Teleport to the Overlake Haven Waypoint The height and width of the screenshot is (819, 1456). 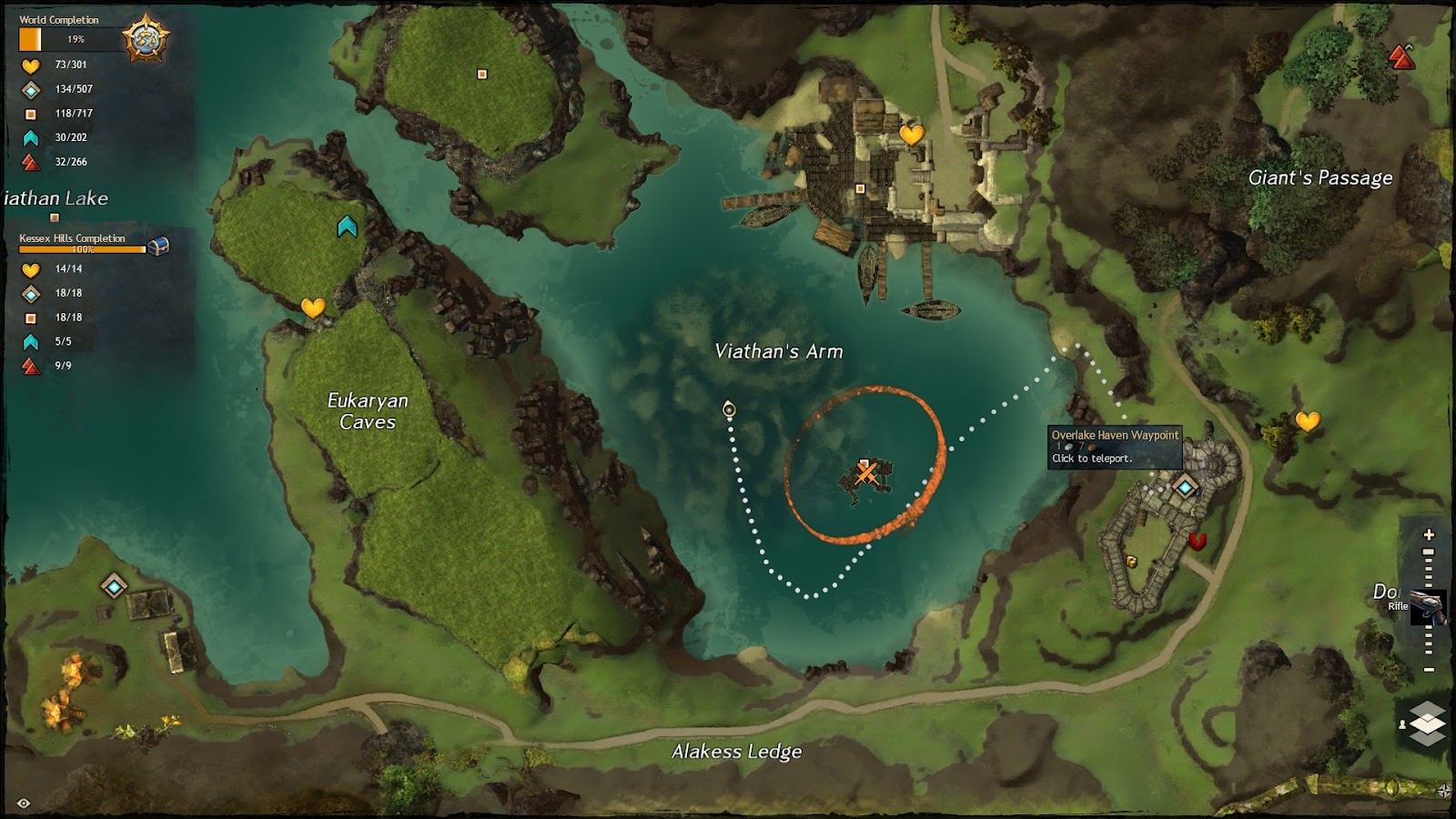click(x=1185, y=488)
